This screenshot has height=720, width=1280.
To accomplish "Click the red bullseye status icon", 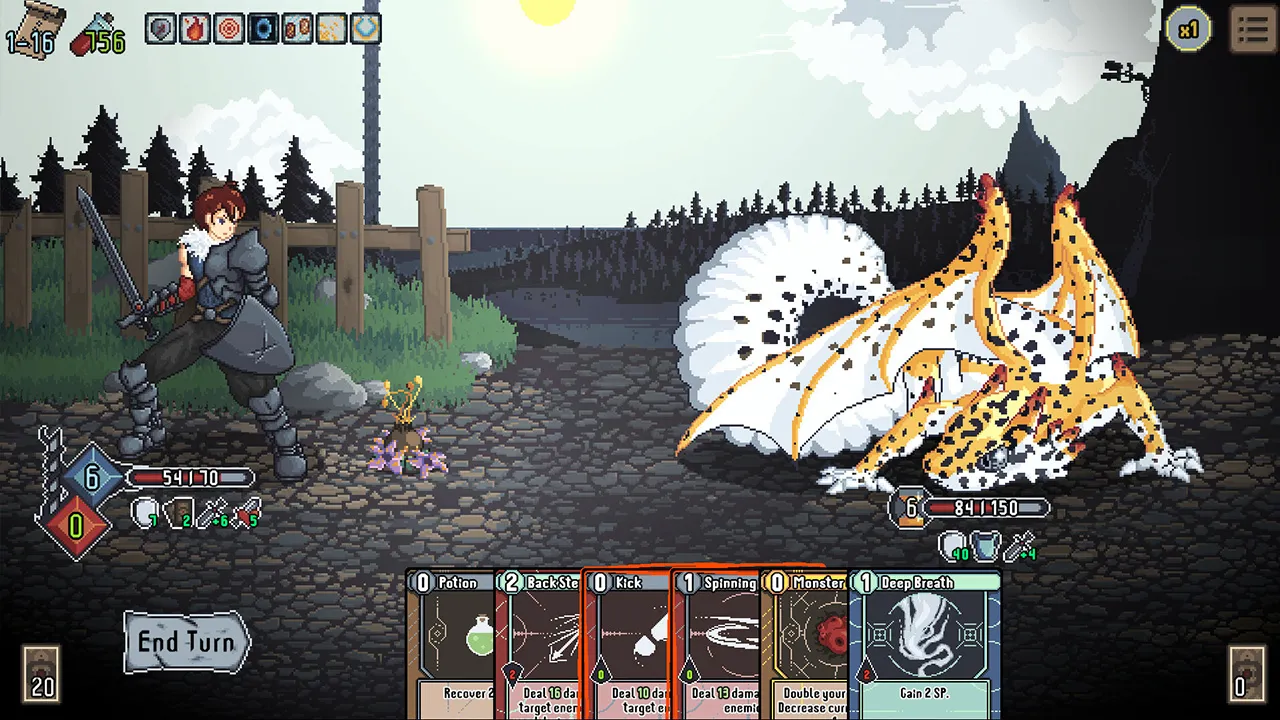I will coord(228,28).
